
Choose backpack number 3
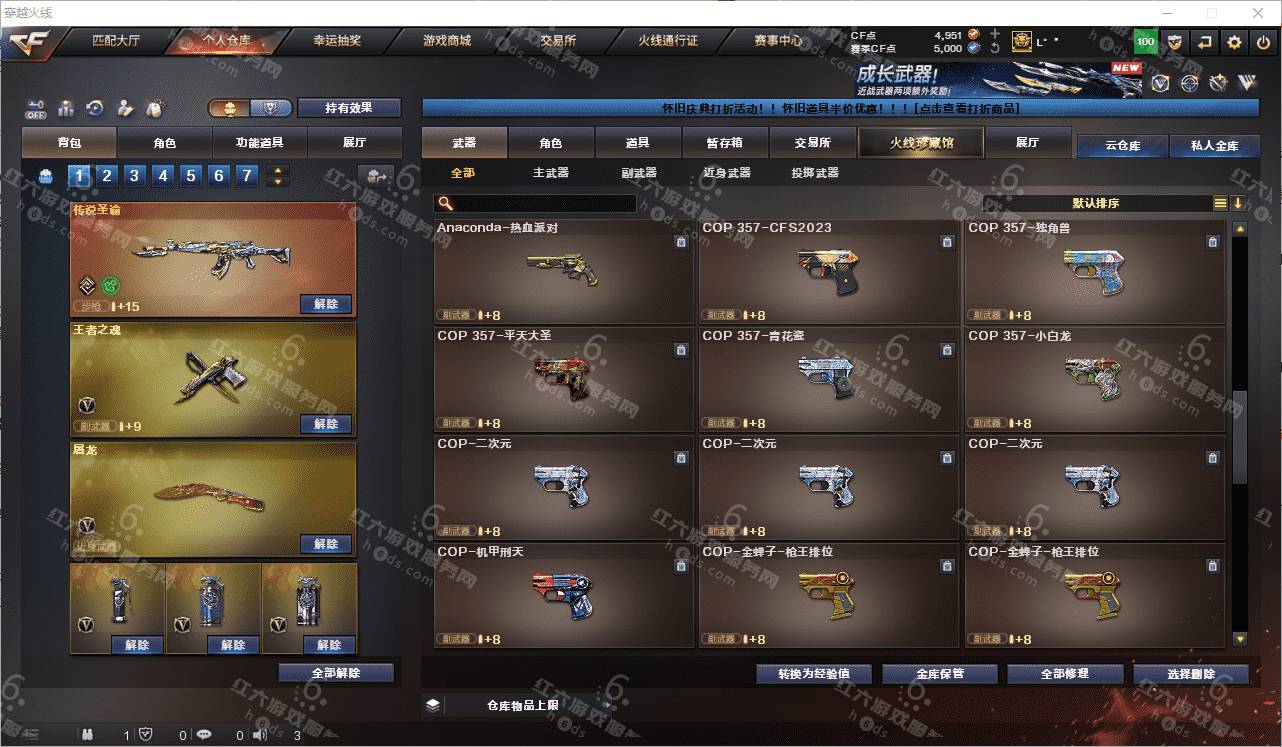point(135,176)
